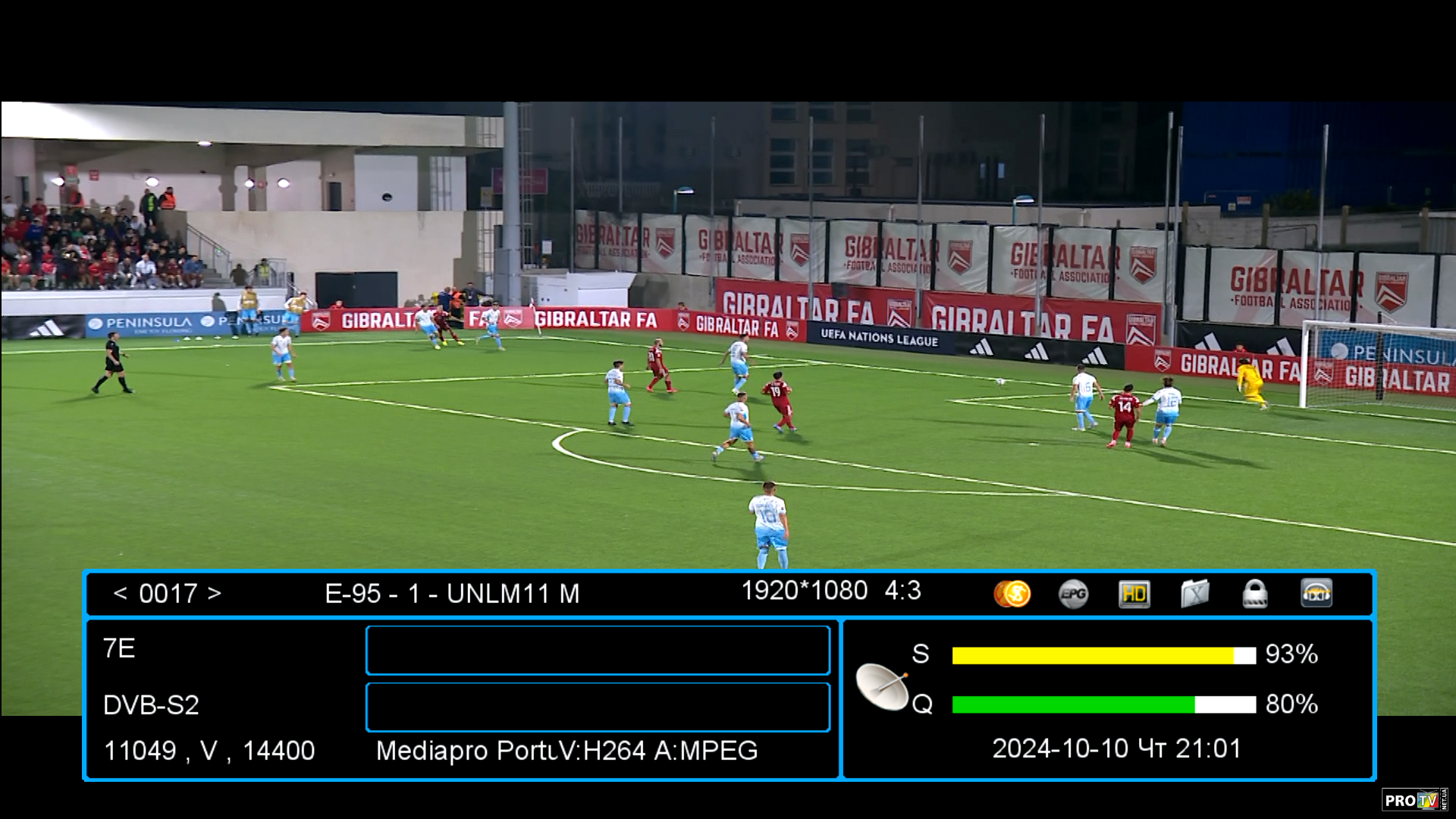This screenshot has height=819, width=1456.
Task: Click the padlock channel lock icon
Action: [1255, 594]
